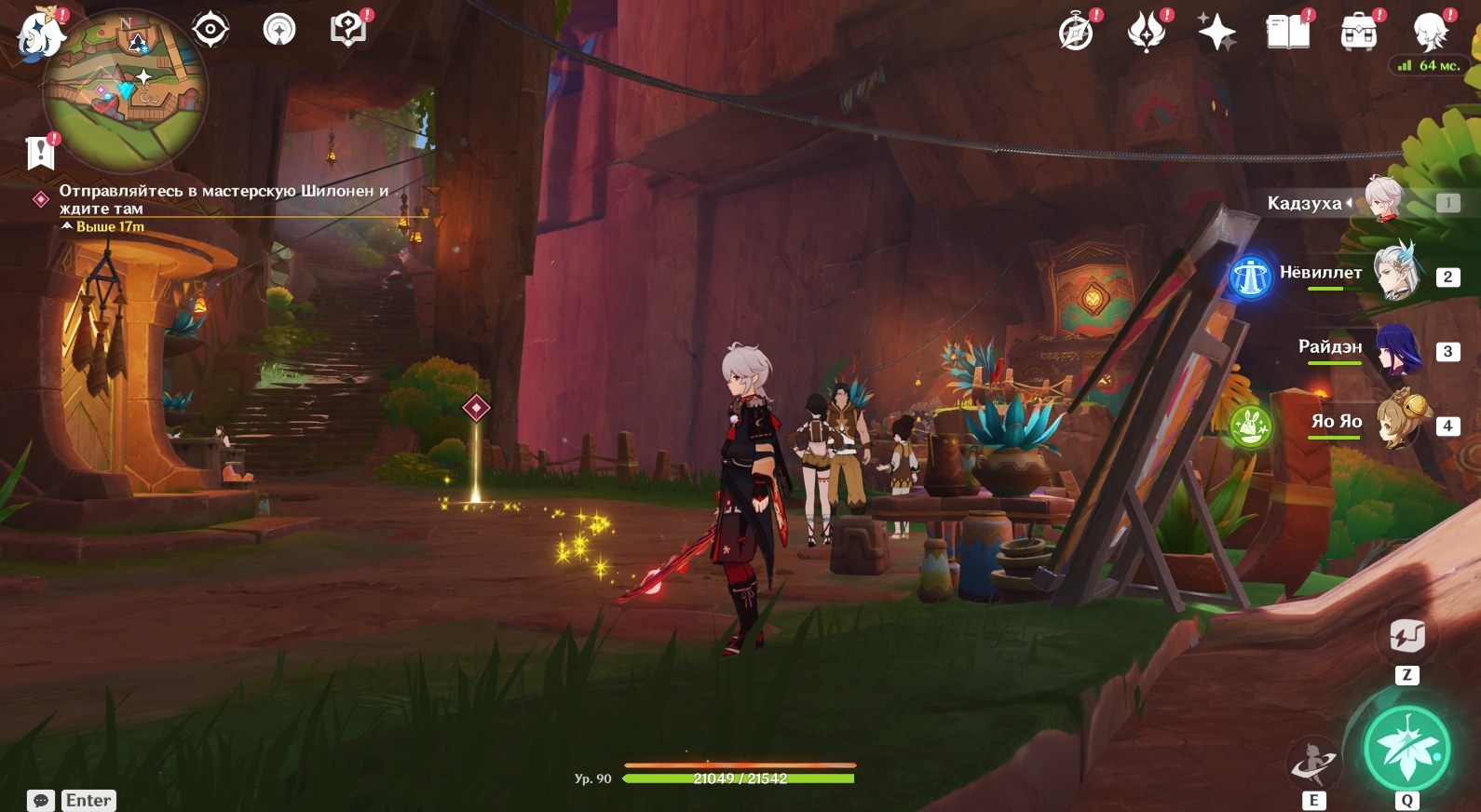Open the tutorial question mark icon
The image size is (1481, 812).
347,30
